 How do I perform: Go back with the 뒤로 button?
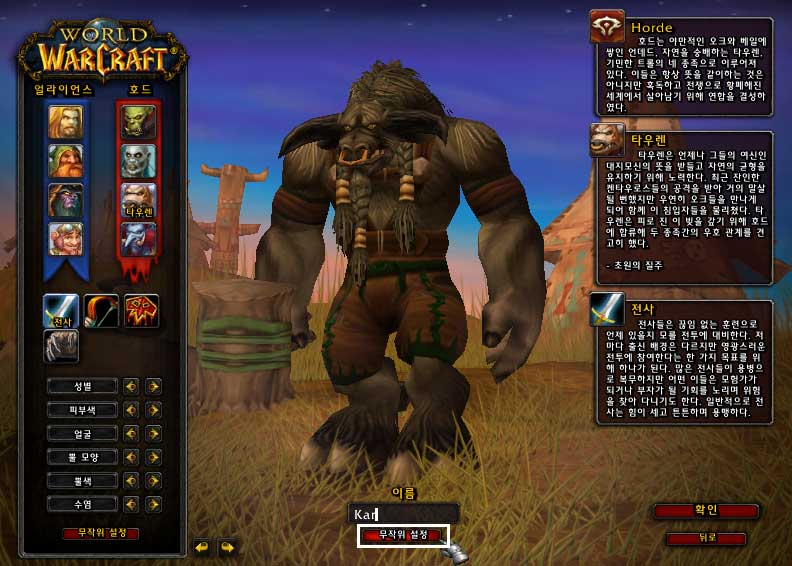(x=706, y=538)
